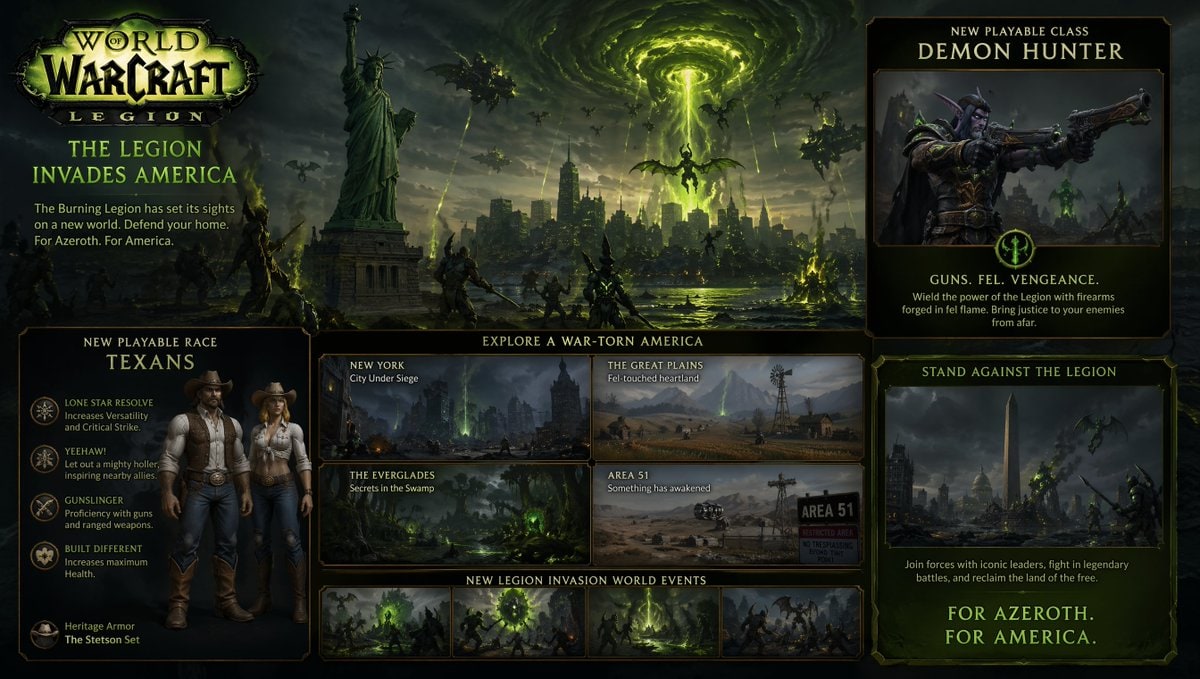Screen dimensions: 1200x679
Task: Select the Yeehaw! racial ability icon
Action: [44, 458]
